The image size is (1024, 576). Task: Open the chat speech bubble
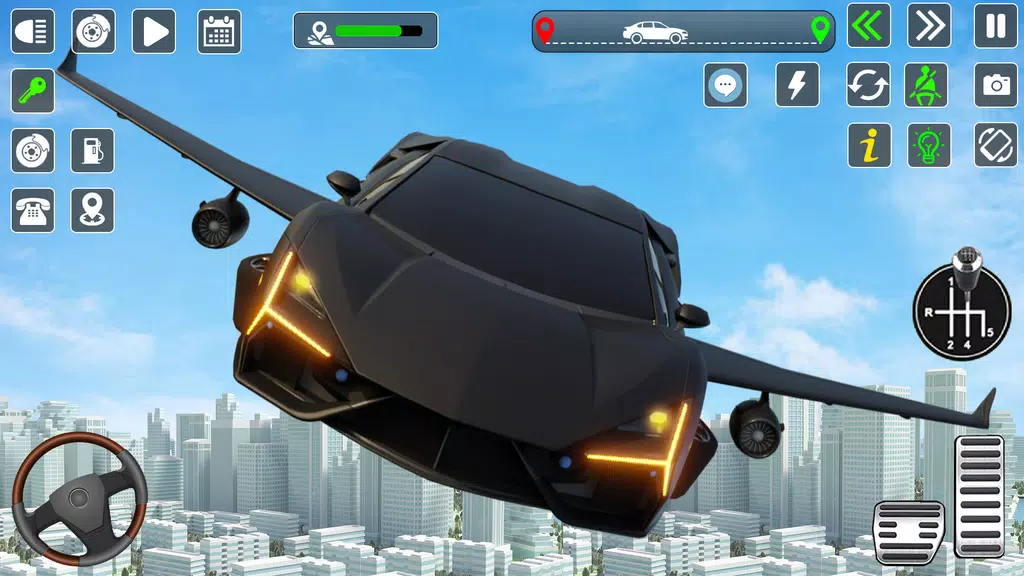(725, 85)
